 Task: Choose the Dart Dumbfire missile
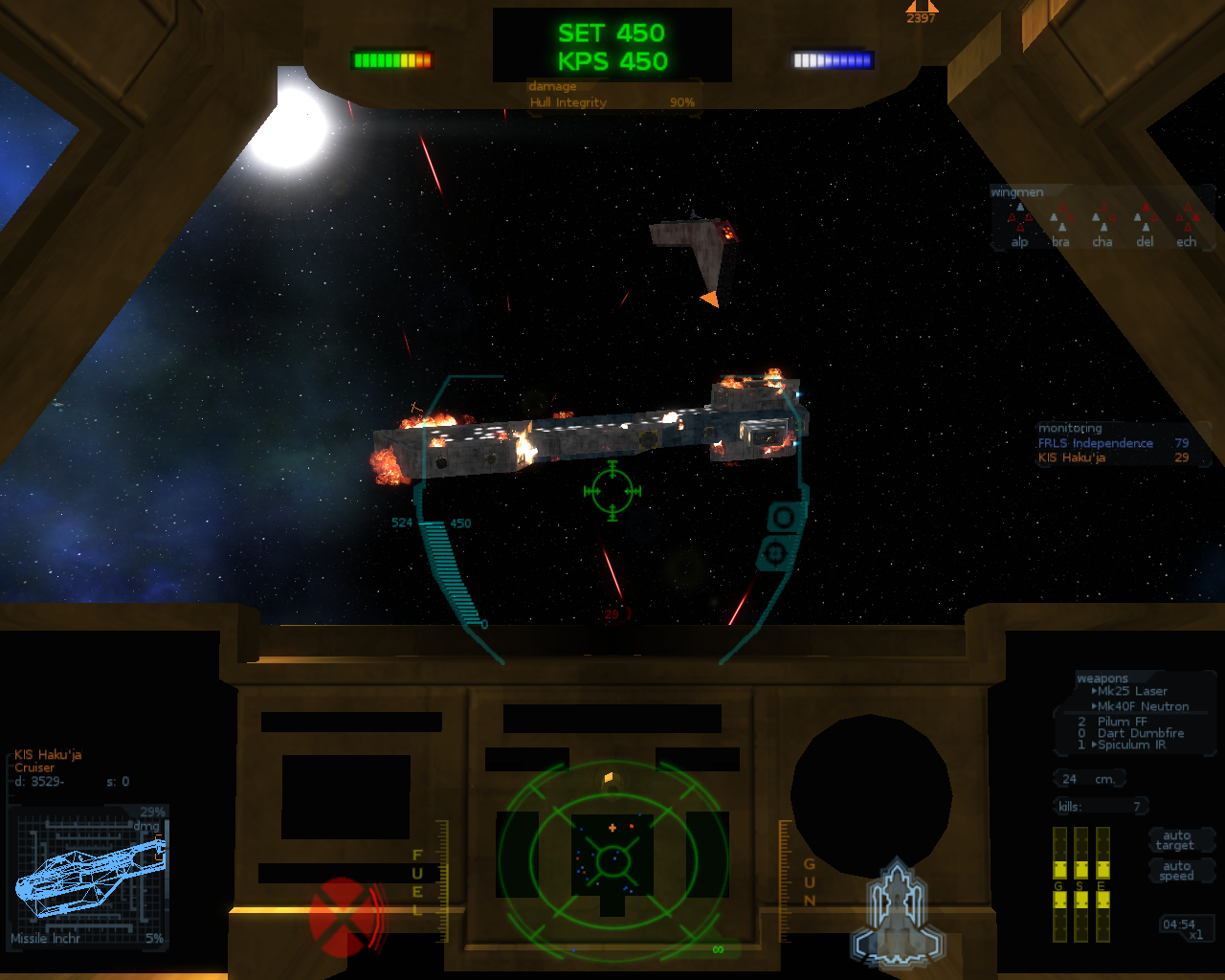click(1140, 733)
